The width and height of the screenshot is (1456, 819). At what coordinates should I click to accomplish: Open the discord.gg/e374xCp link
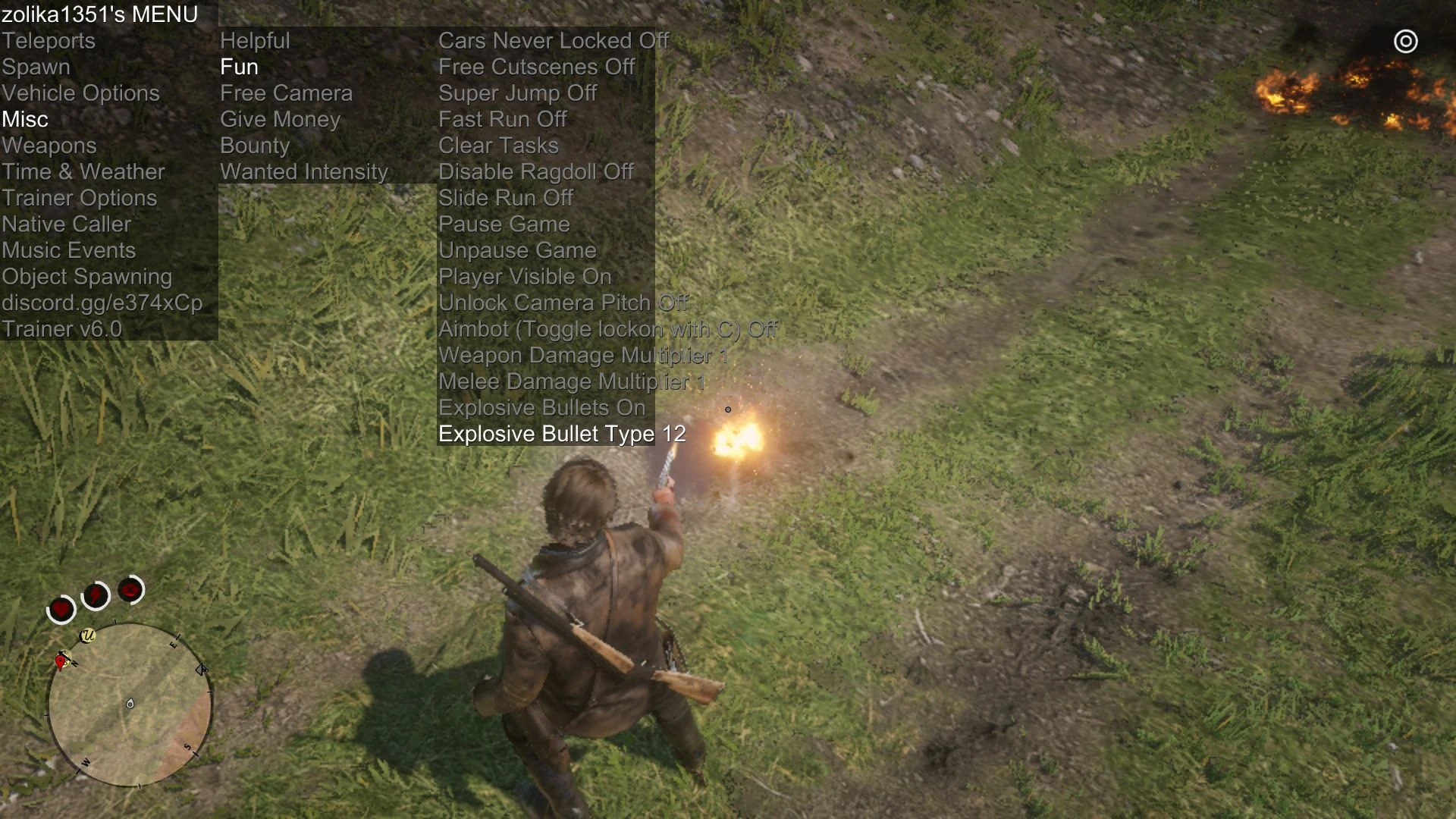click(x=102, y=303)
